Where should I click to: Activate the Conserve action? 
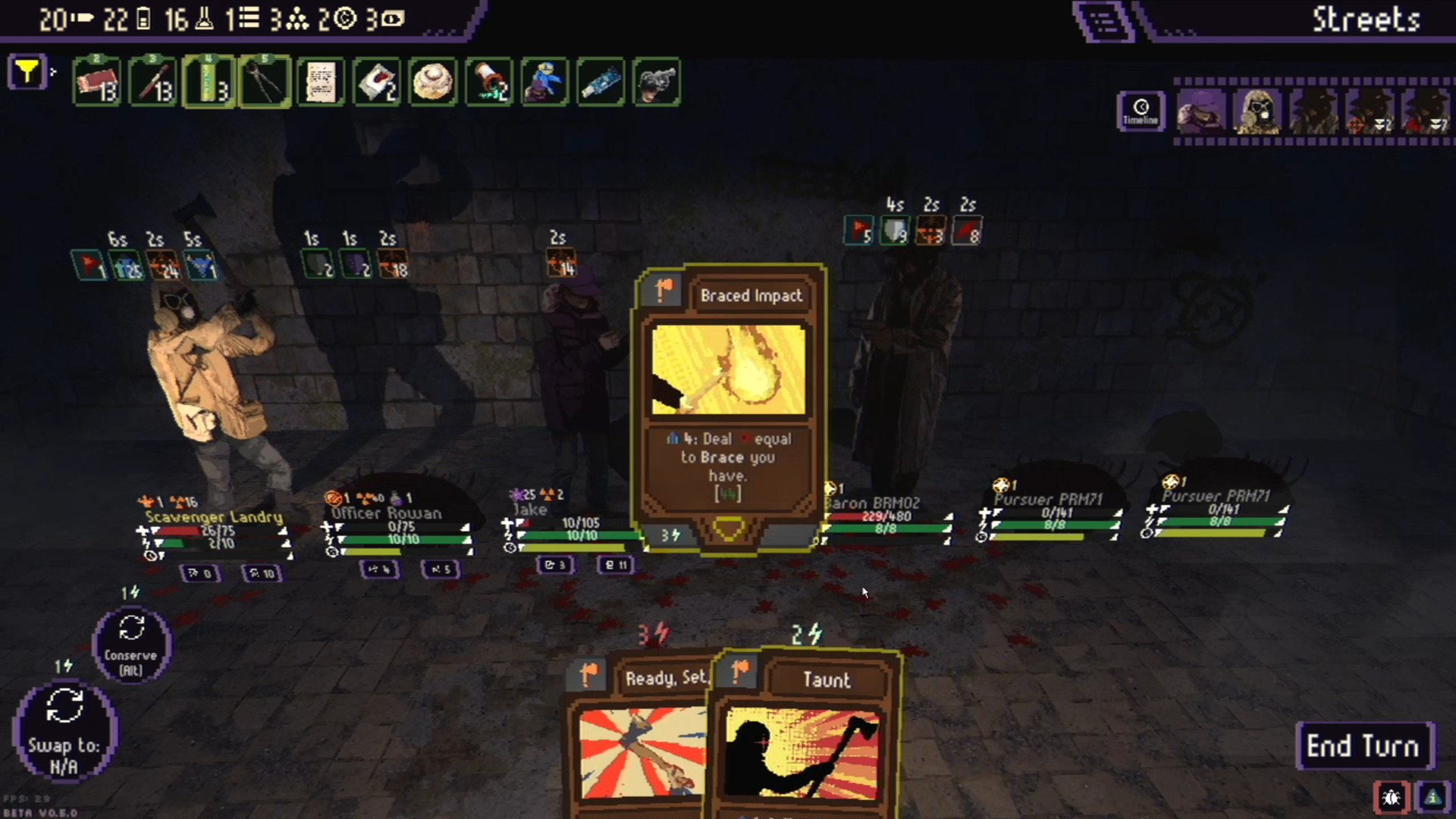pos(131,645)
